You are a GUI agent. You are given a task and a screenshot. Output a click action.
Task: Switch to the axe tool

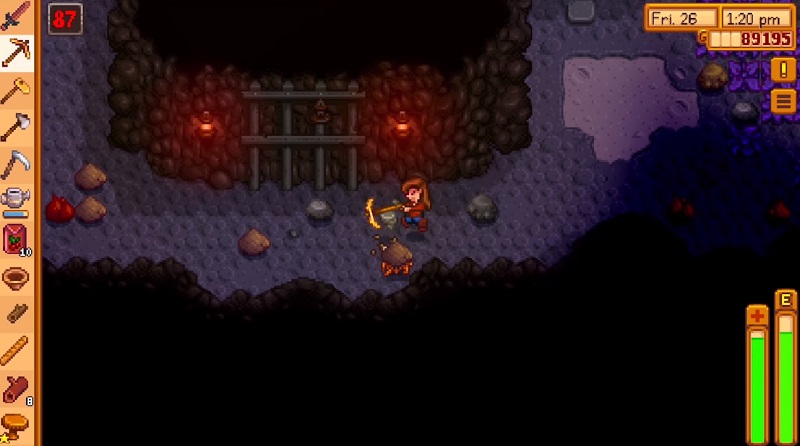(17, 127)
